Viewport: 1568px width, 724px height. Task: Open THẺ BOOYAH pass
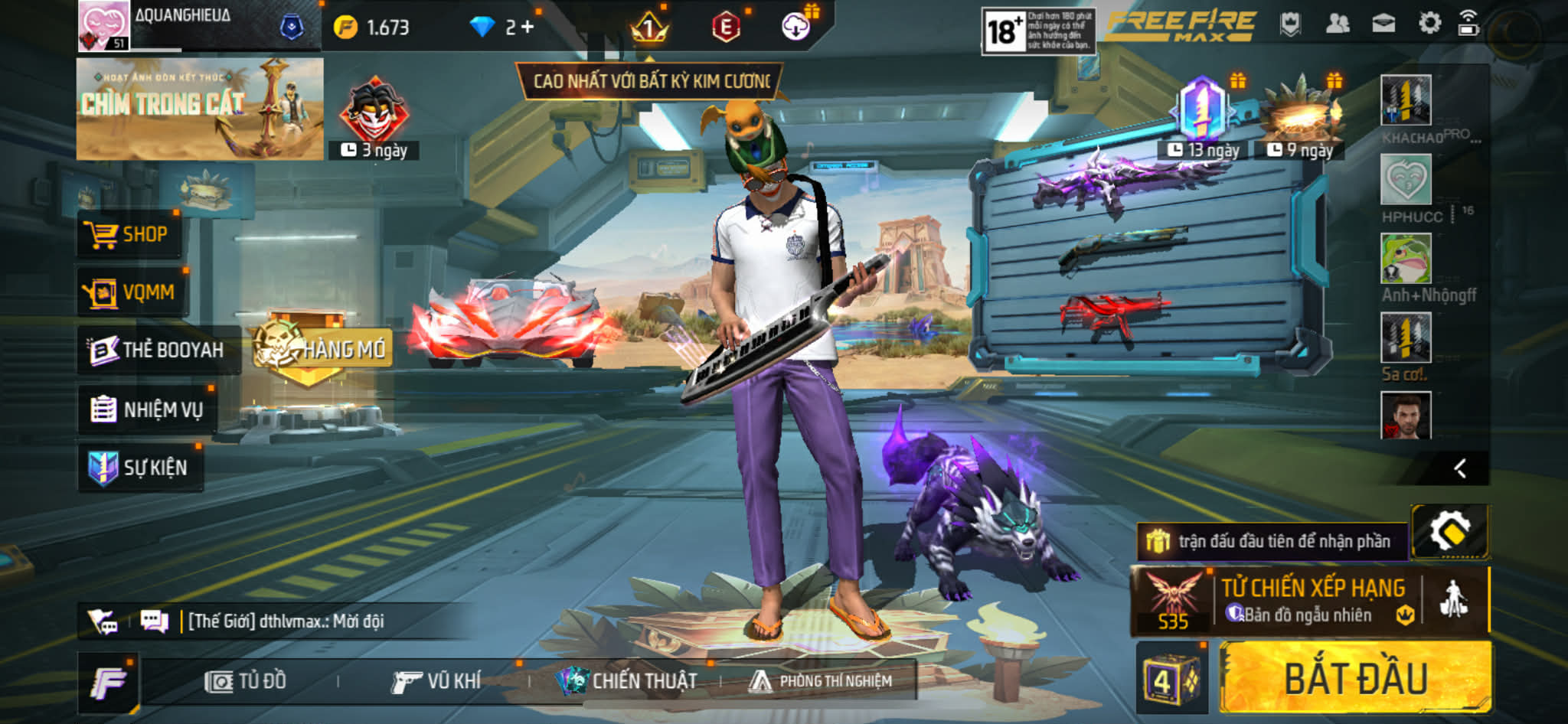[157, 350]
